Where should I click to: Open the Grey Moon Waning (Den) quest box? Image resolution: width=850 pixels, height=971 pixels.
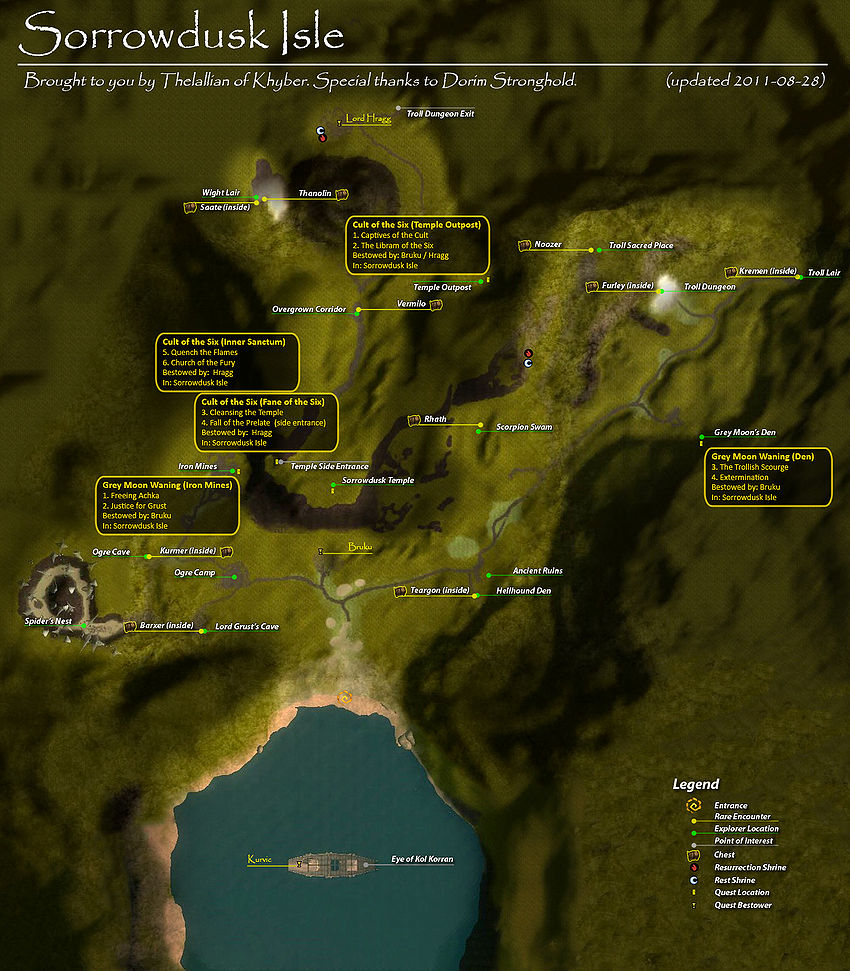click(x=769, y=477)
